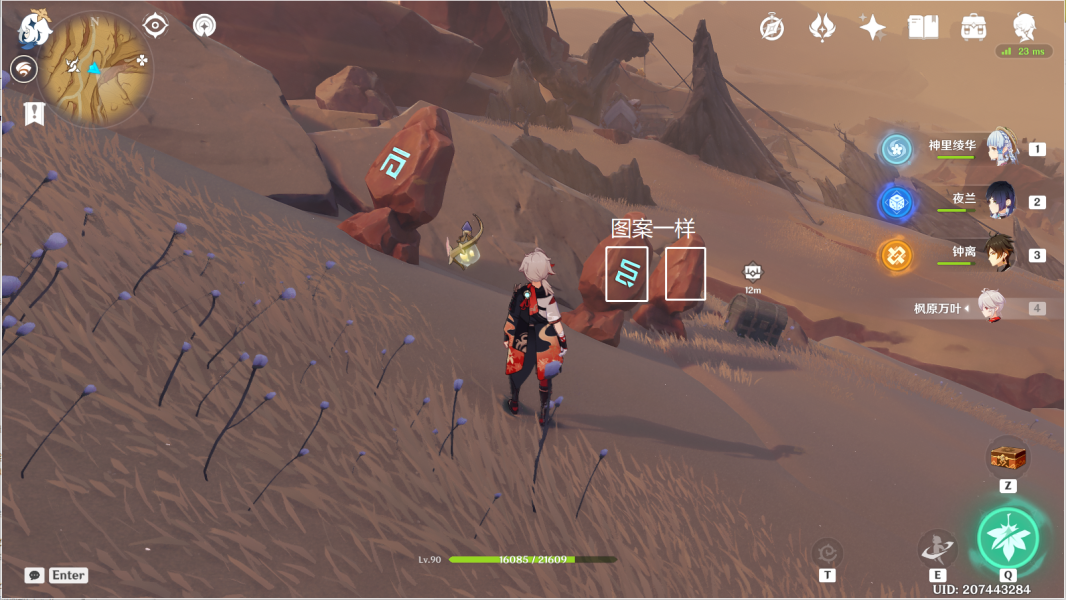The image size is (1066, 600).
Task: Open the quest log bookmark icon
Action: [x=34, y=112]
